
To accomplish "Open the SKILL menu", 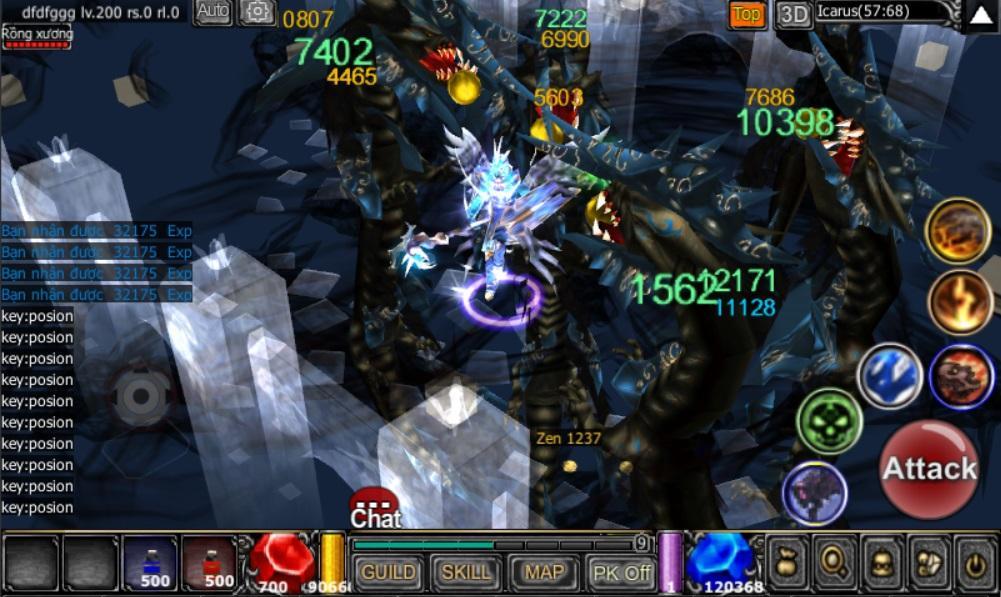I will pyautogui.click(x=466, y=572).
